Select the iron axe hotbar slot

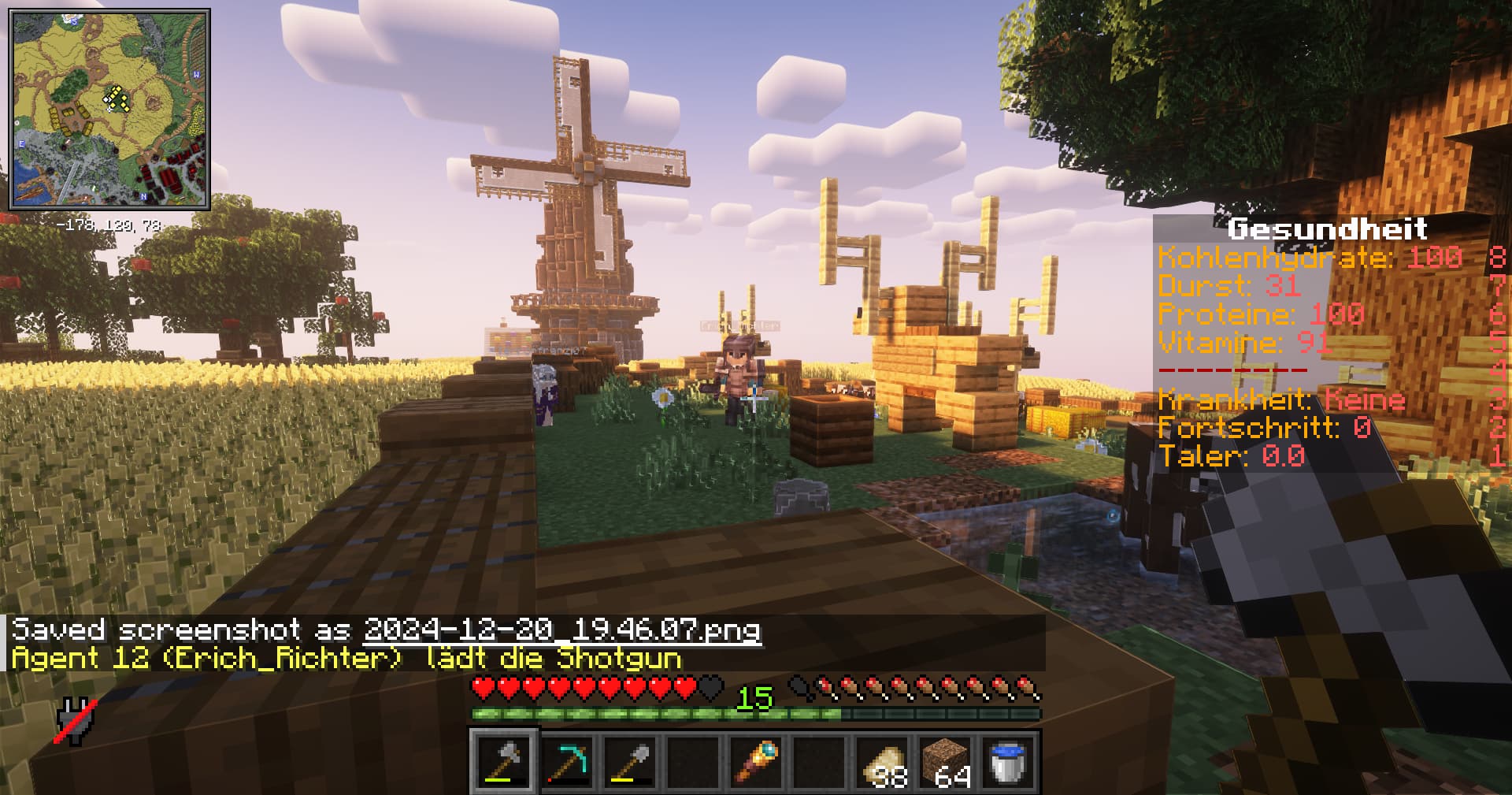pyautogui.click(x=505, y=762)
